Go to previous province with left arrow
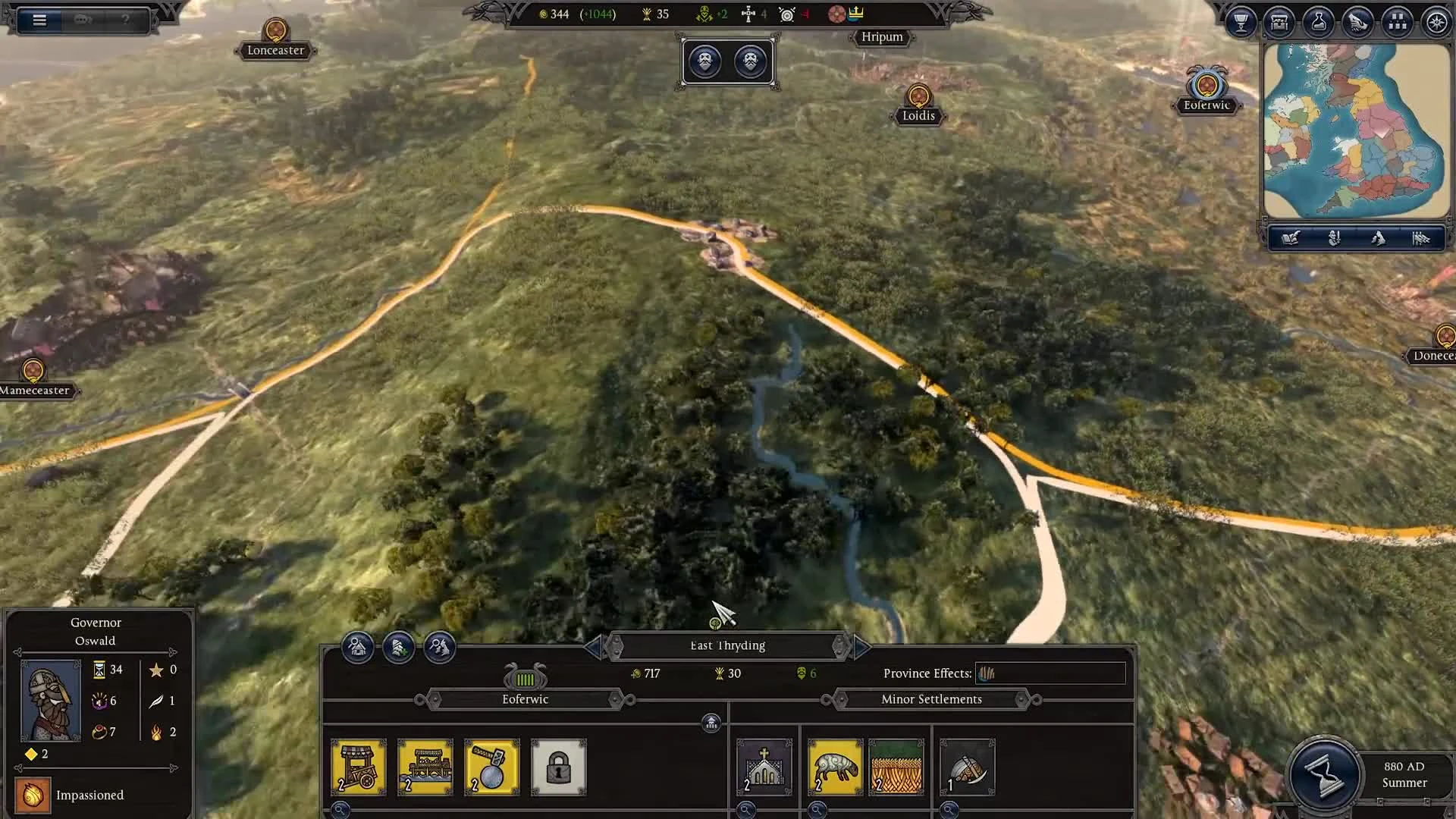This screenshot has width=1456, height=819. pos(596,645)
